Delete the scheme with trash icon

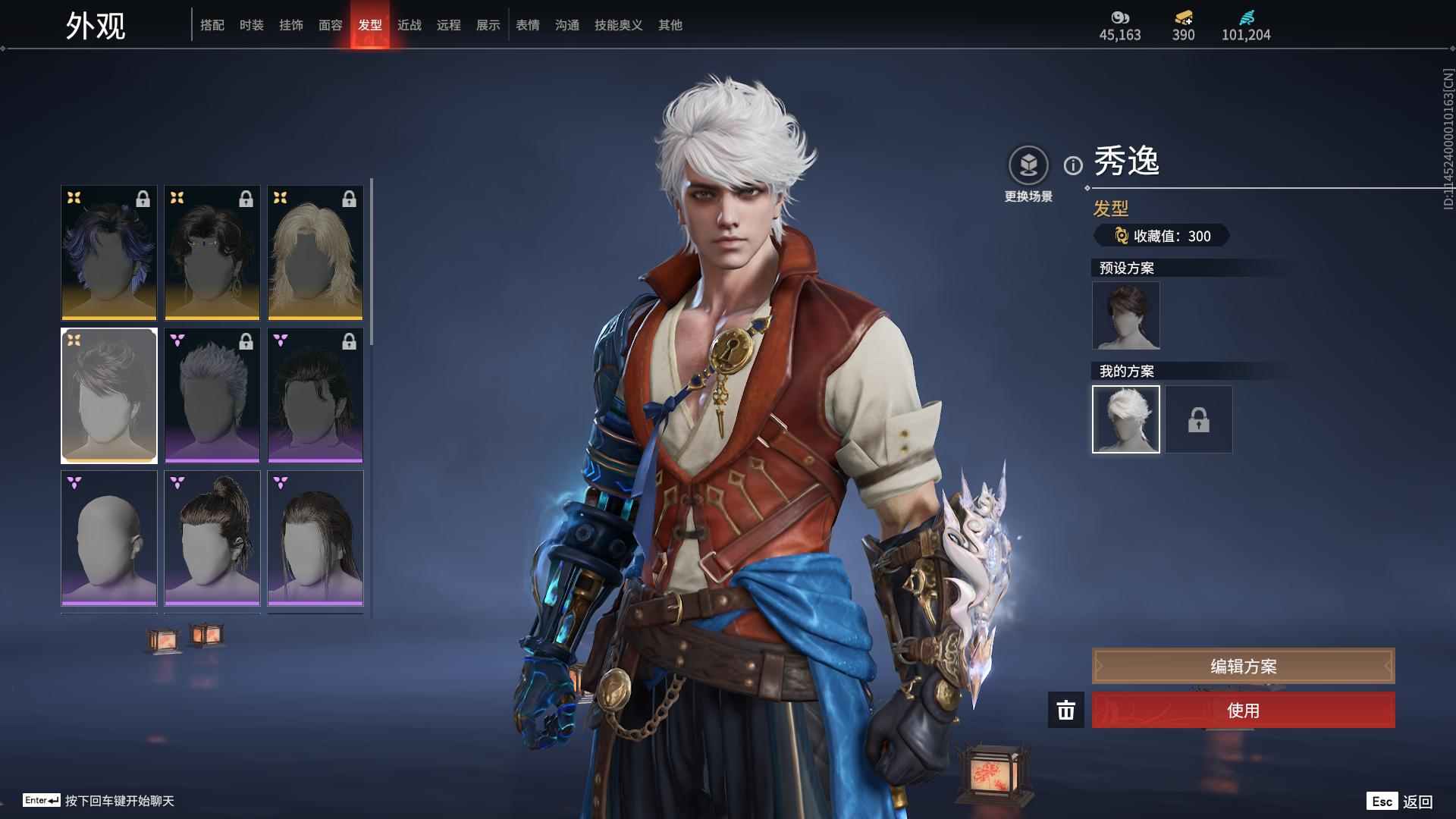[1065, 710]
